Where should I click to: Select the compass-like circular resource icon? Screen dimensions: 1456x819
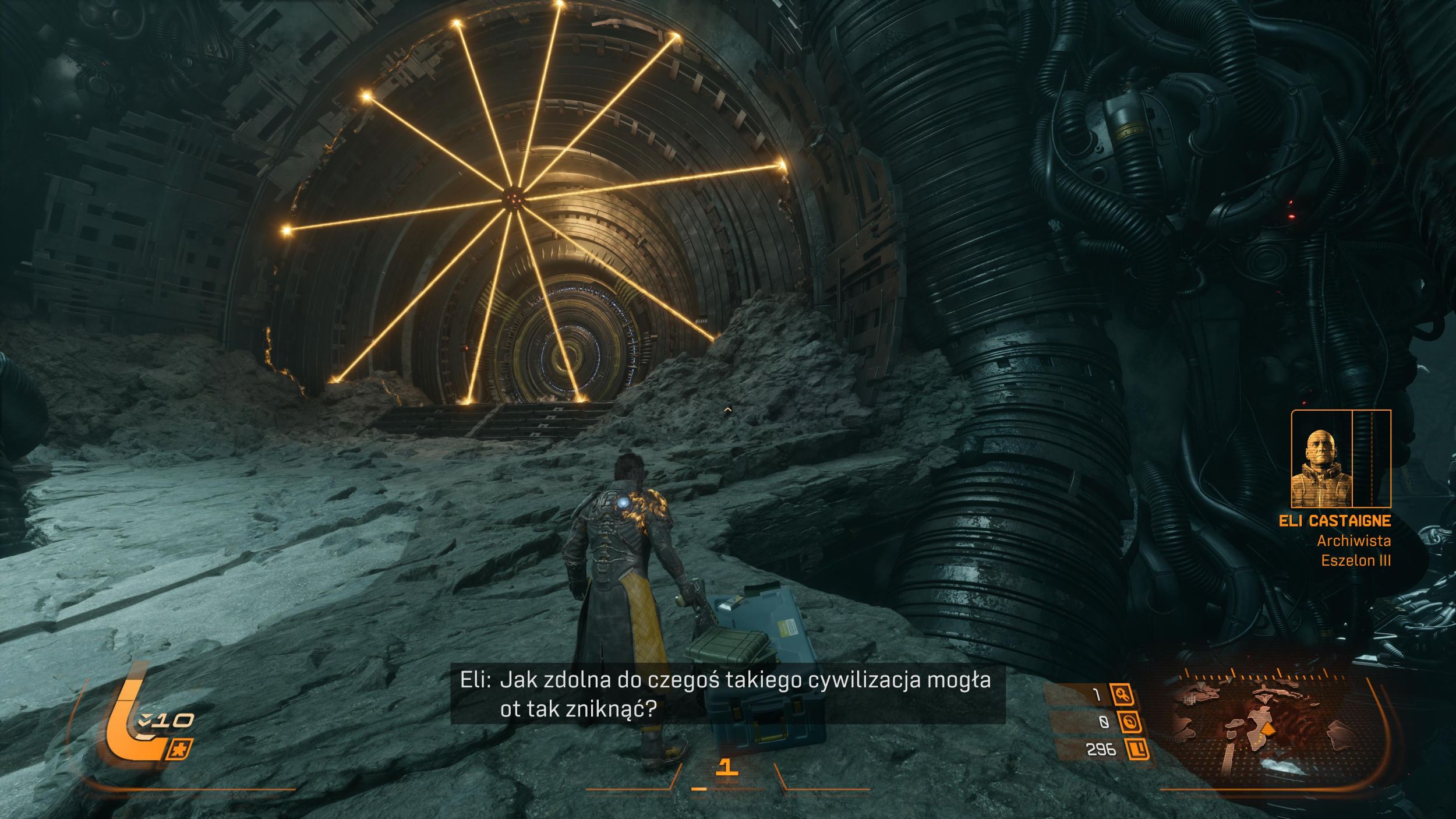click(1130, 723)
